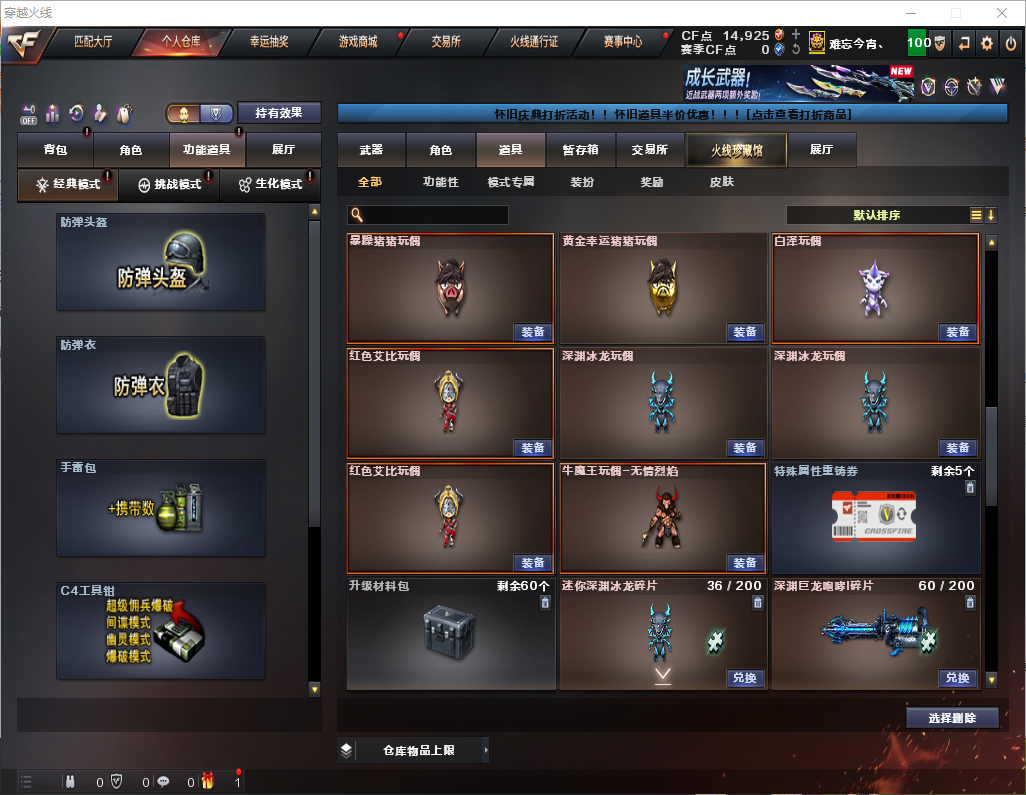Switch to the 武器 weapons tab
Image resolution: width=1026 pixels, height=795 pixels.
371,150
